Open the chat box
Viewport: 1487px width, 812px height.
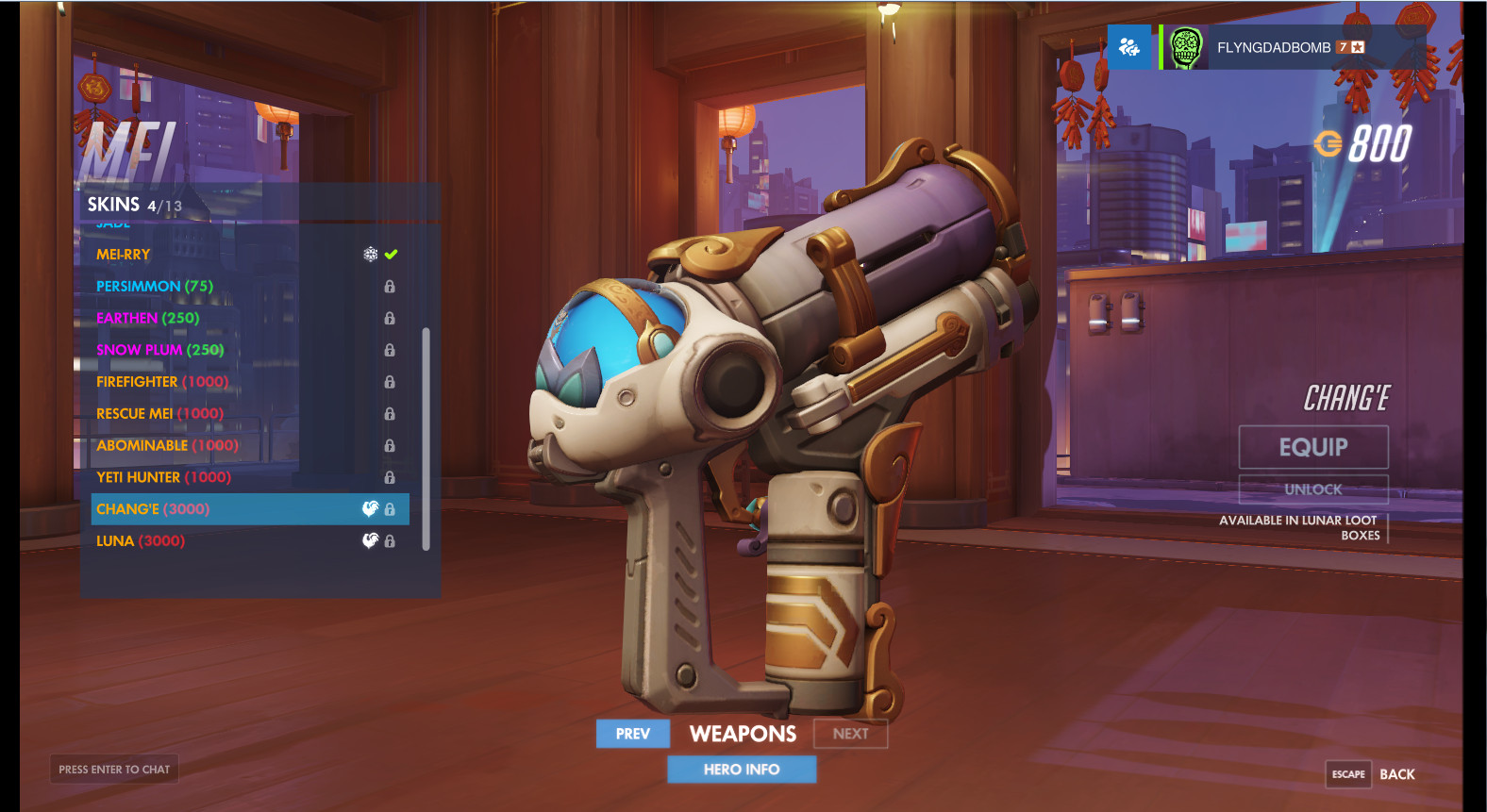pos(114,770)
